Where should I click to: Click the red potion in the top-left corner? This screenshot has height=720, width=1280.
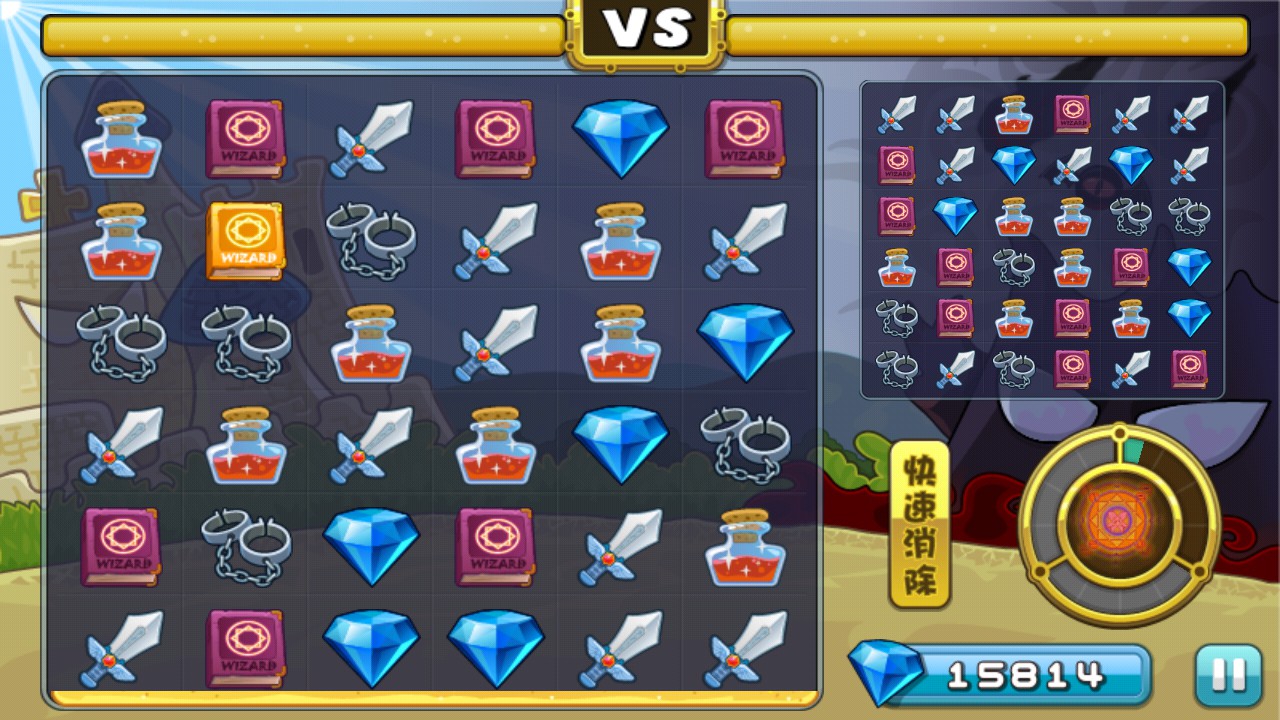pos(120,140)
